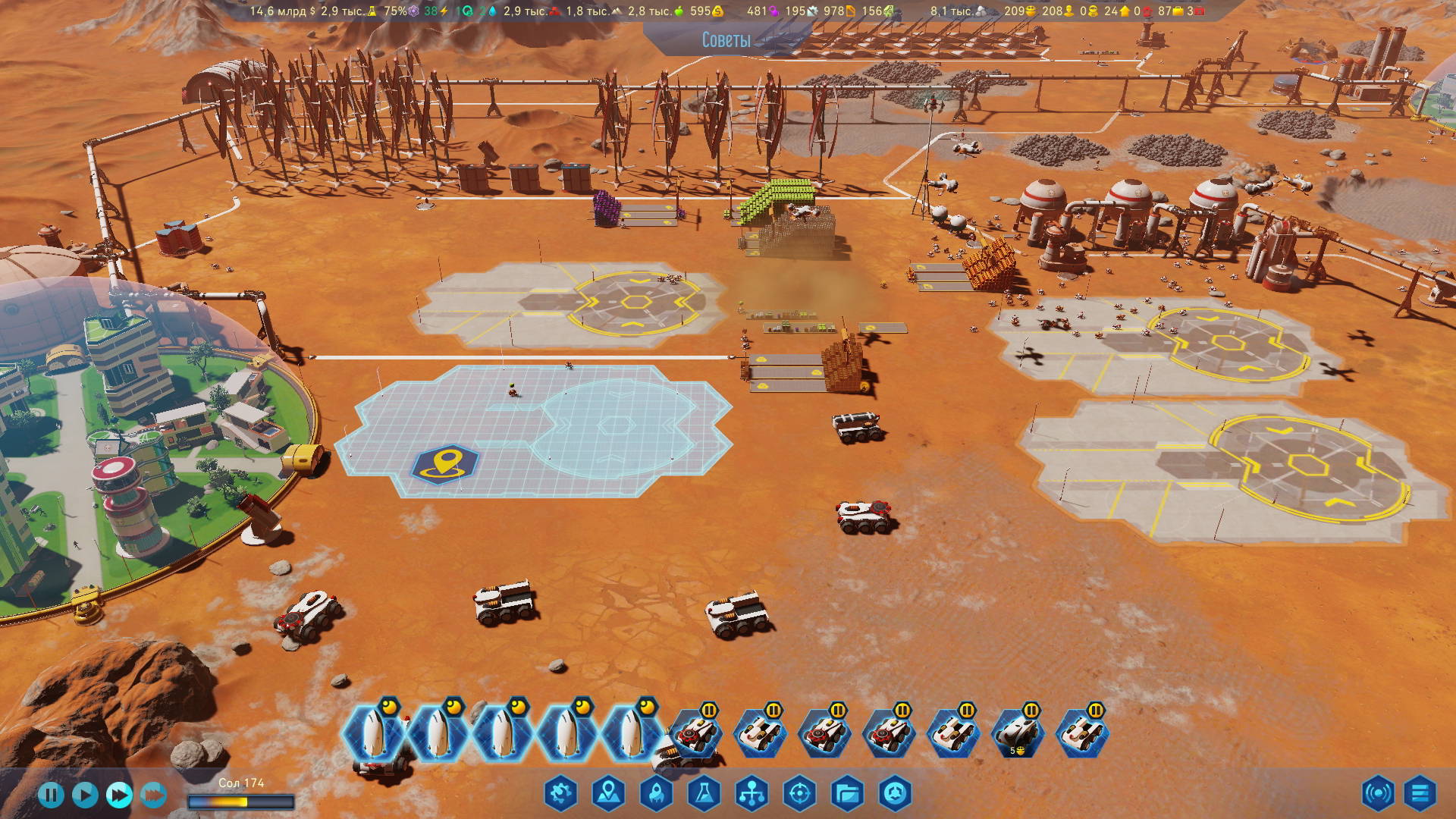Open the crosshair target icon
This screenshot has height=819, width=1456.
pos(799,793)
